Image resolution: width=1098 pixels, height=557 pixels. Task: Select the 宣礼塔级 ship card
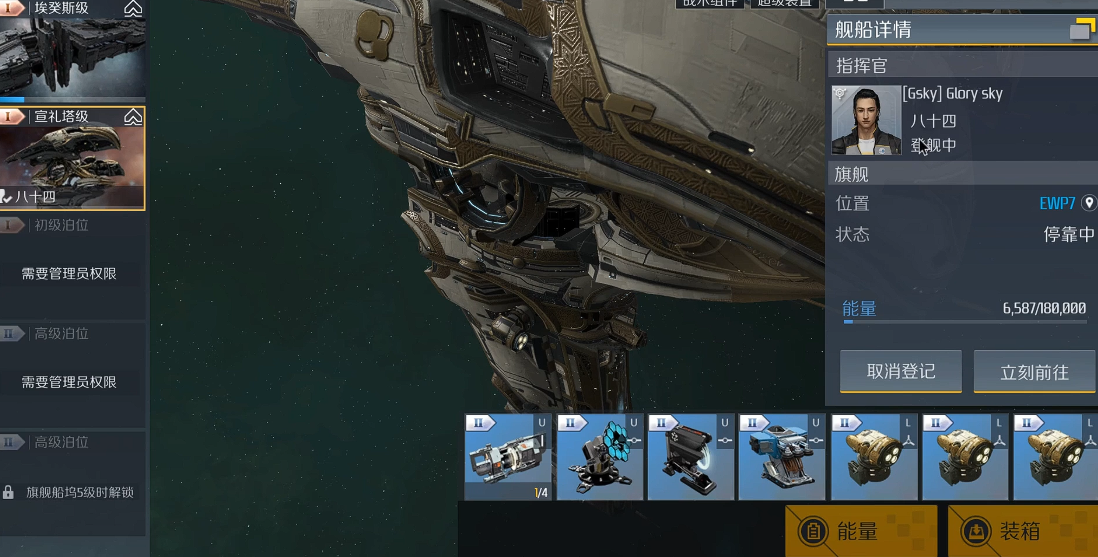point(72,158)
